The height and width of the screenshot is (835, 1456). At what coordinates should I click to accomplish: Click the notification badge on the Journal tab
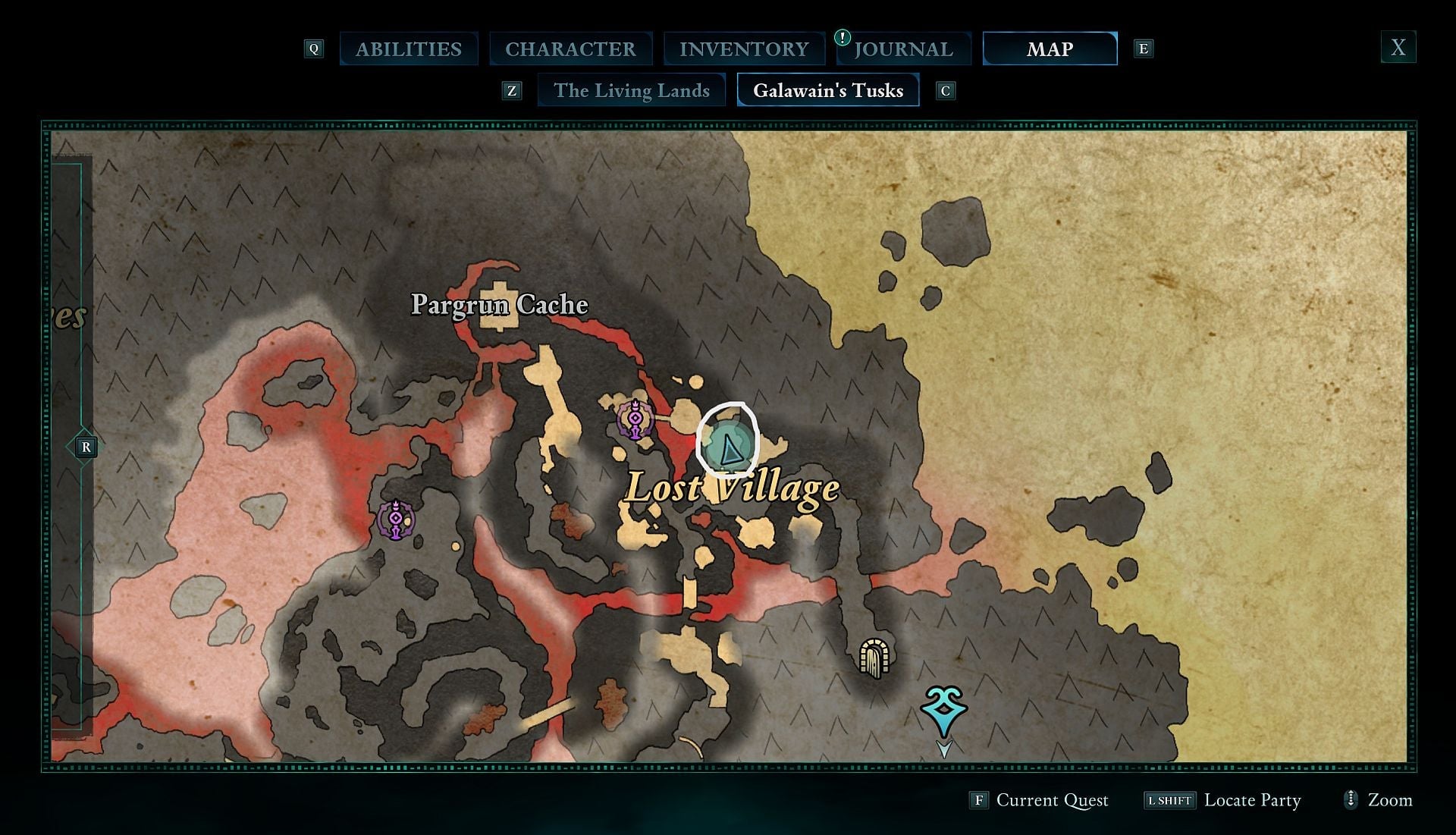pyautogui.click(x=844, y=36)
